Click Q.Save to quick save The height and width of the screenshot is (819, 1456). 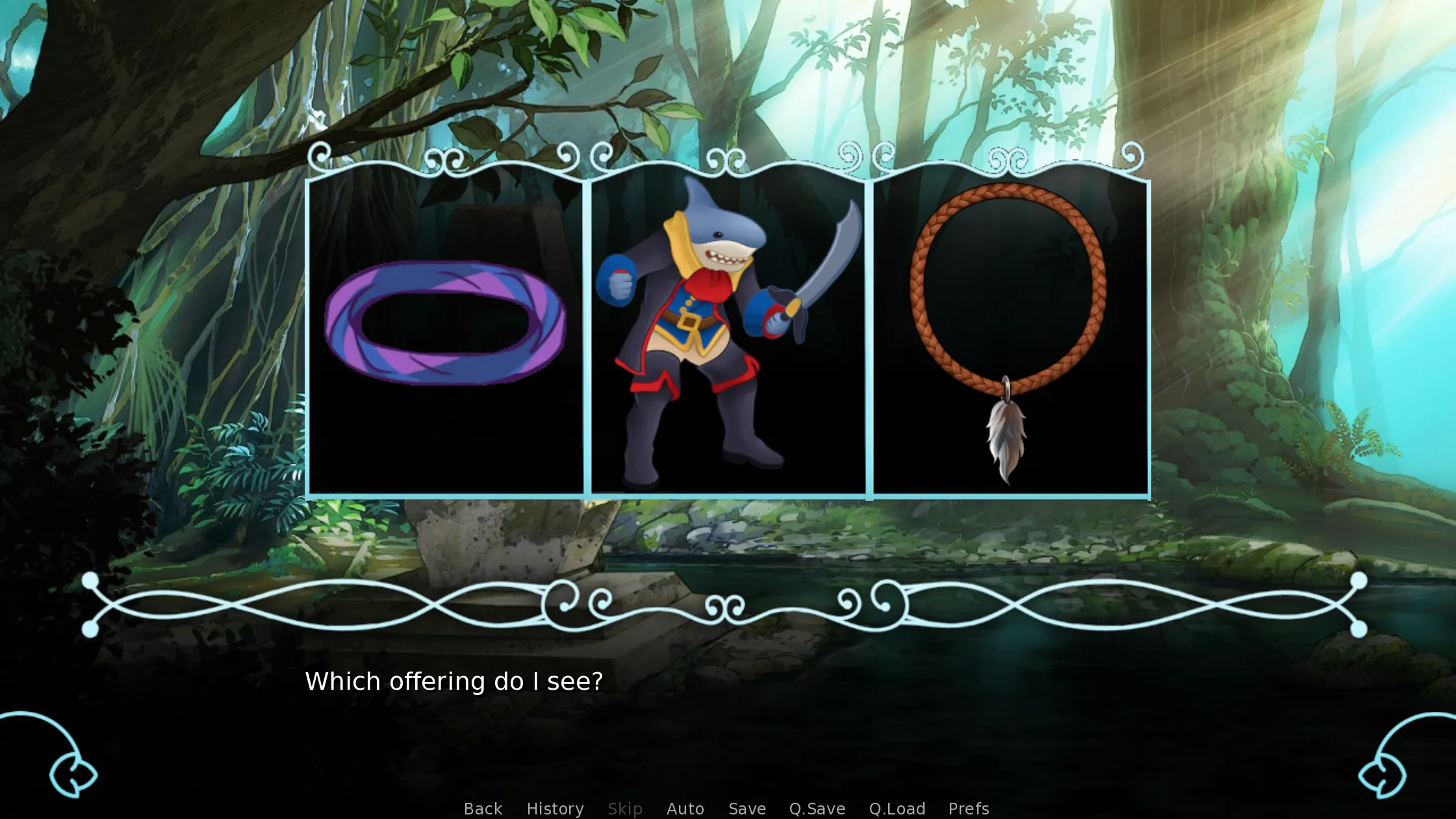coord(817,808)
